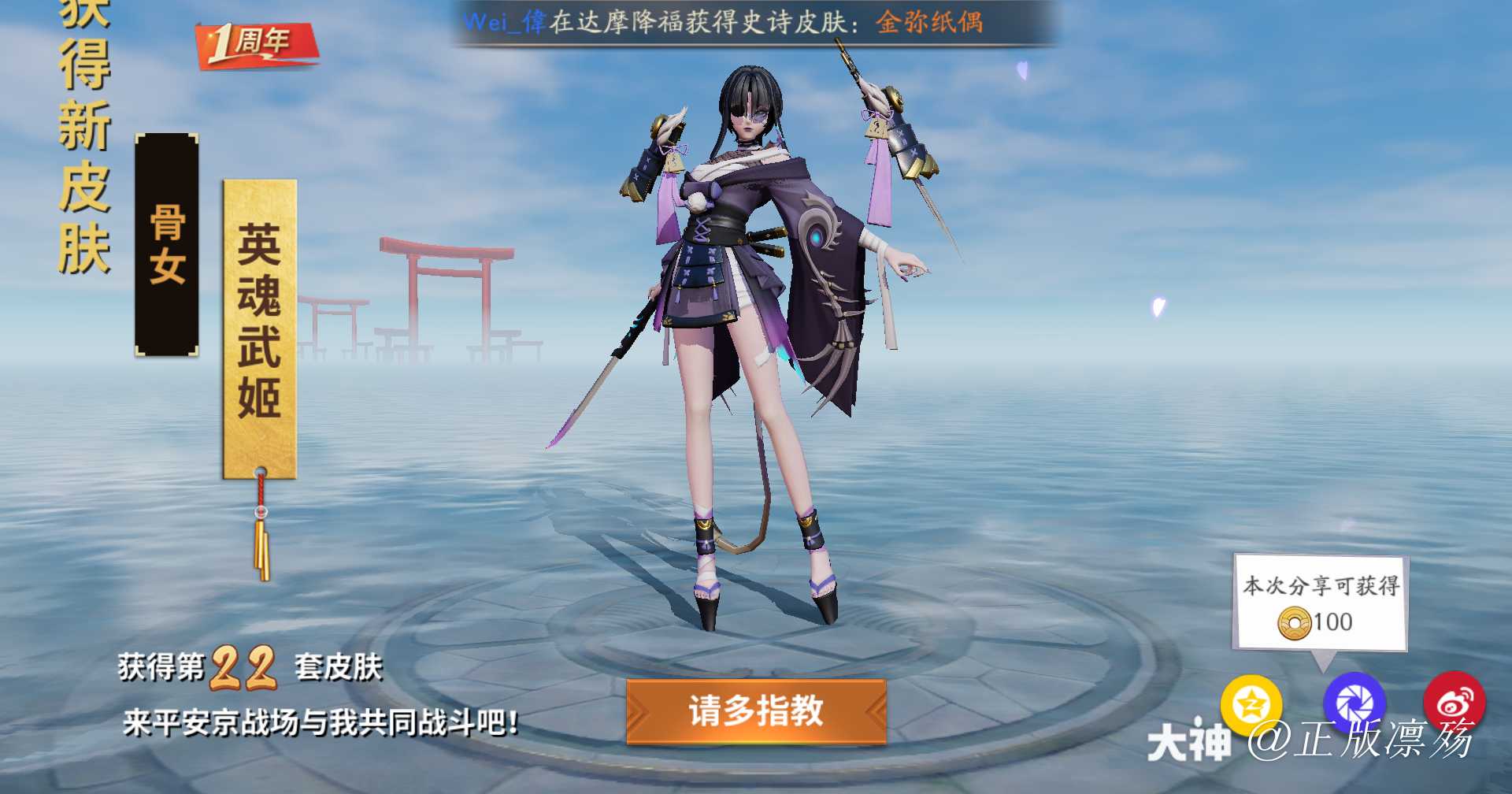Expand the 金弥纸偶 skin announcement link
This screenshot has width=1512, height=794.
(932, 22)
